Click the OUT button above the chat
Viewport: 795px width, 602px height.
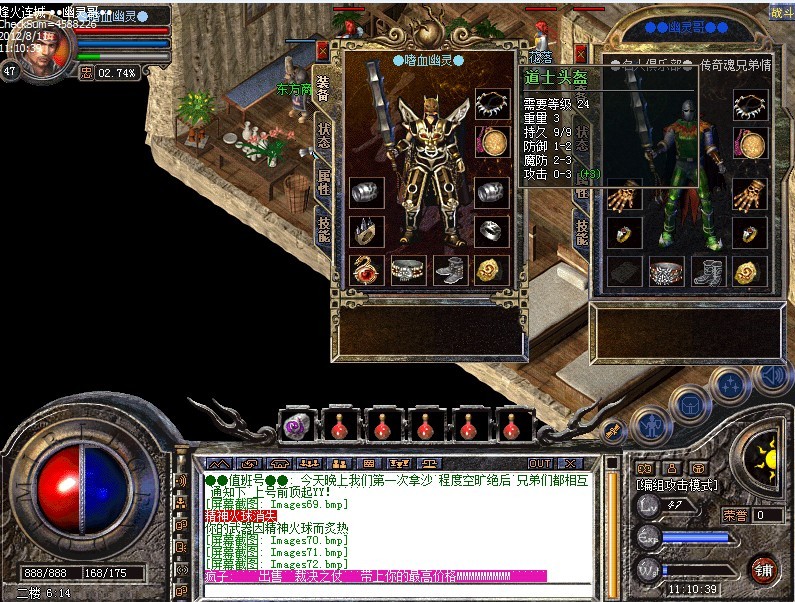click(x=540, y=464)
